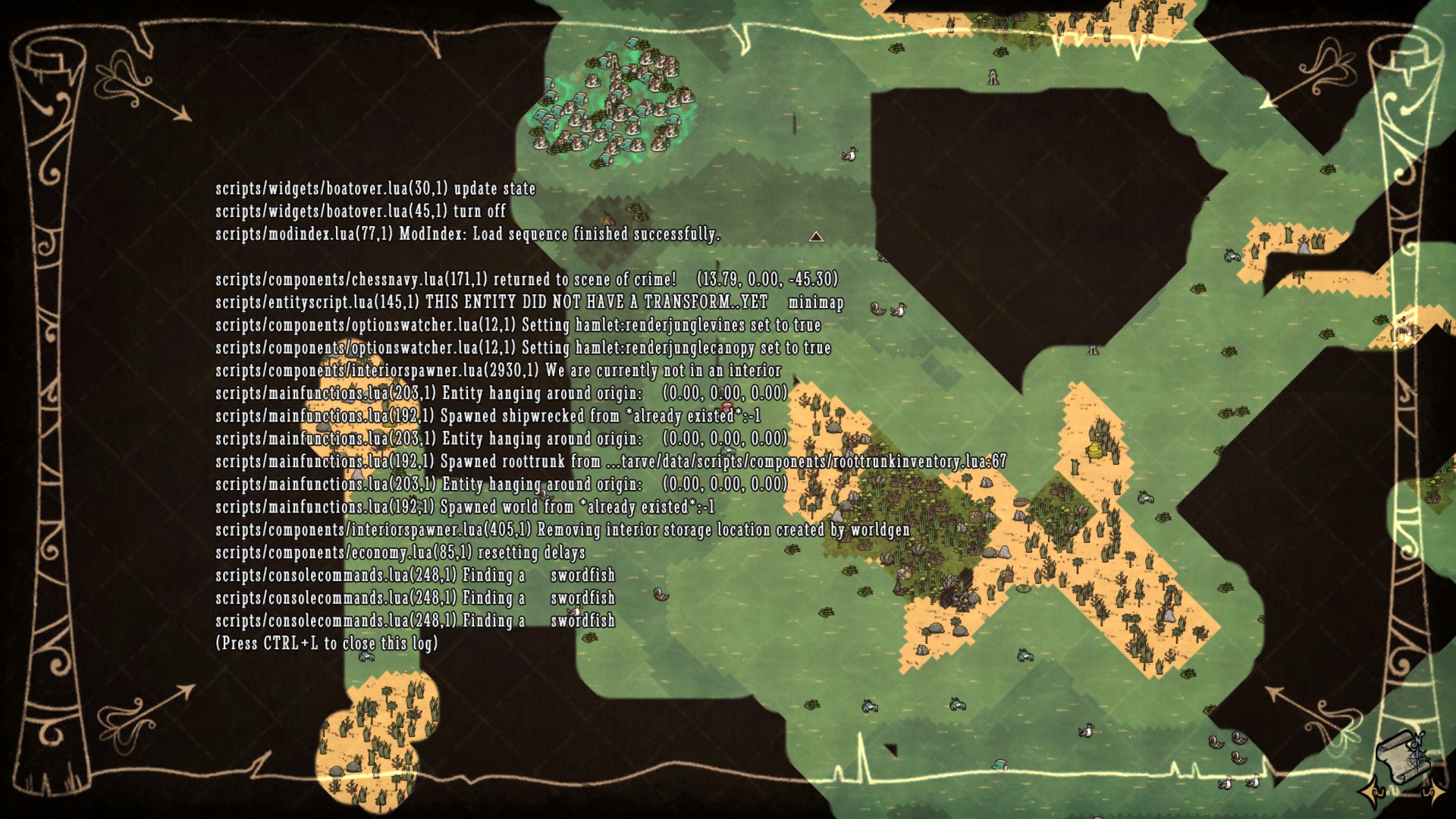Viewport: 1456px width, 819px height.
Task: Click the tent icon below the reef cluster
Action: (608, 218)
